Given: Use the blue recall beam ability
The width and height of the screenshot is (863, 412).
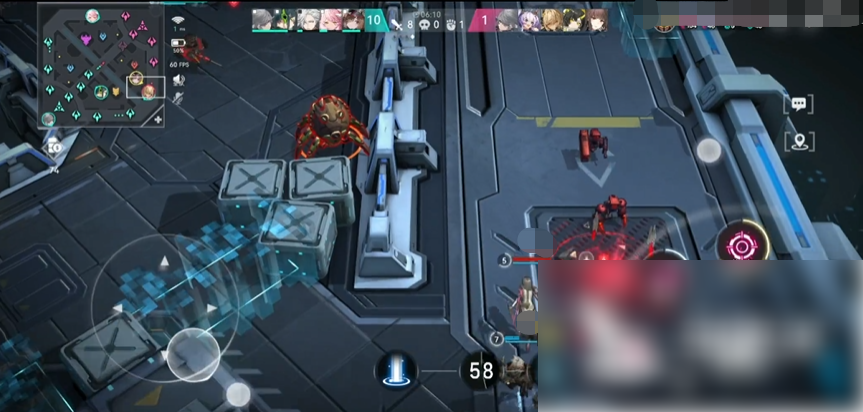Looking at the screenshot, I should pos(396,370).
